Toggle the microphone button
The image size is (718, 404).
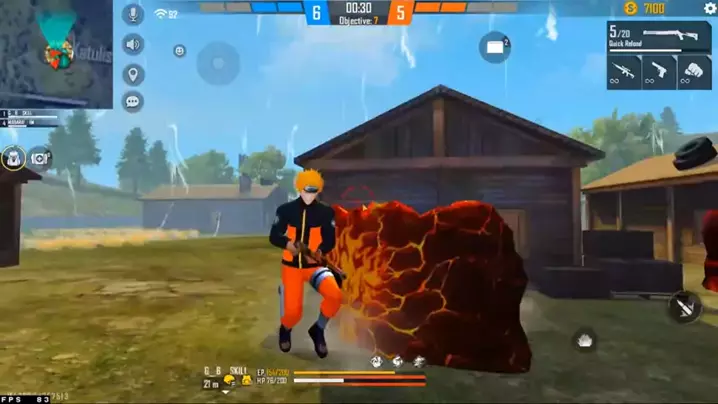[132, 14]
